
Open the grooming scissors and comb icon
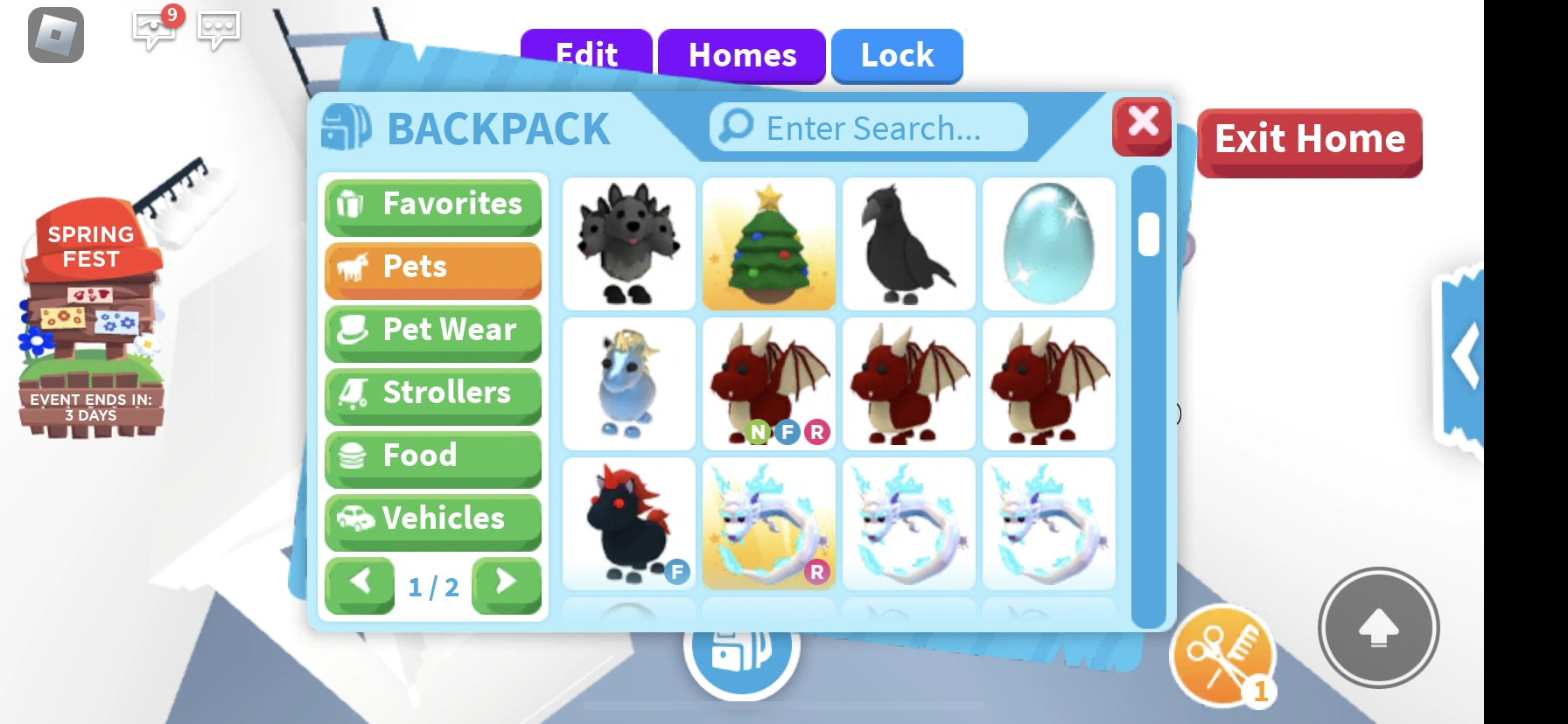(1222, 653)
